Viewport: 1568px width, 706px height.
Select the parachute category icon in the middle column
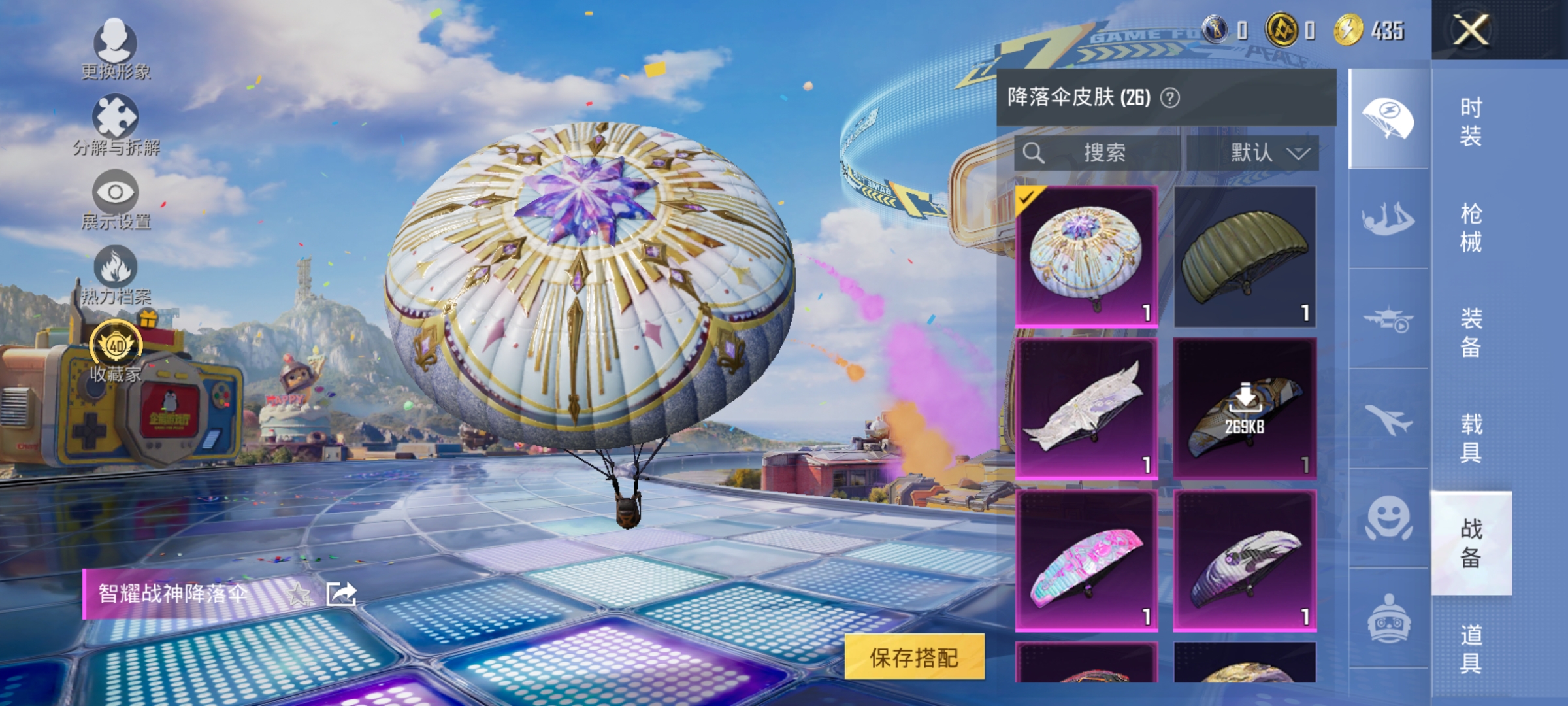click(1387, 116)
